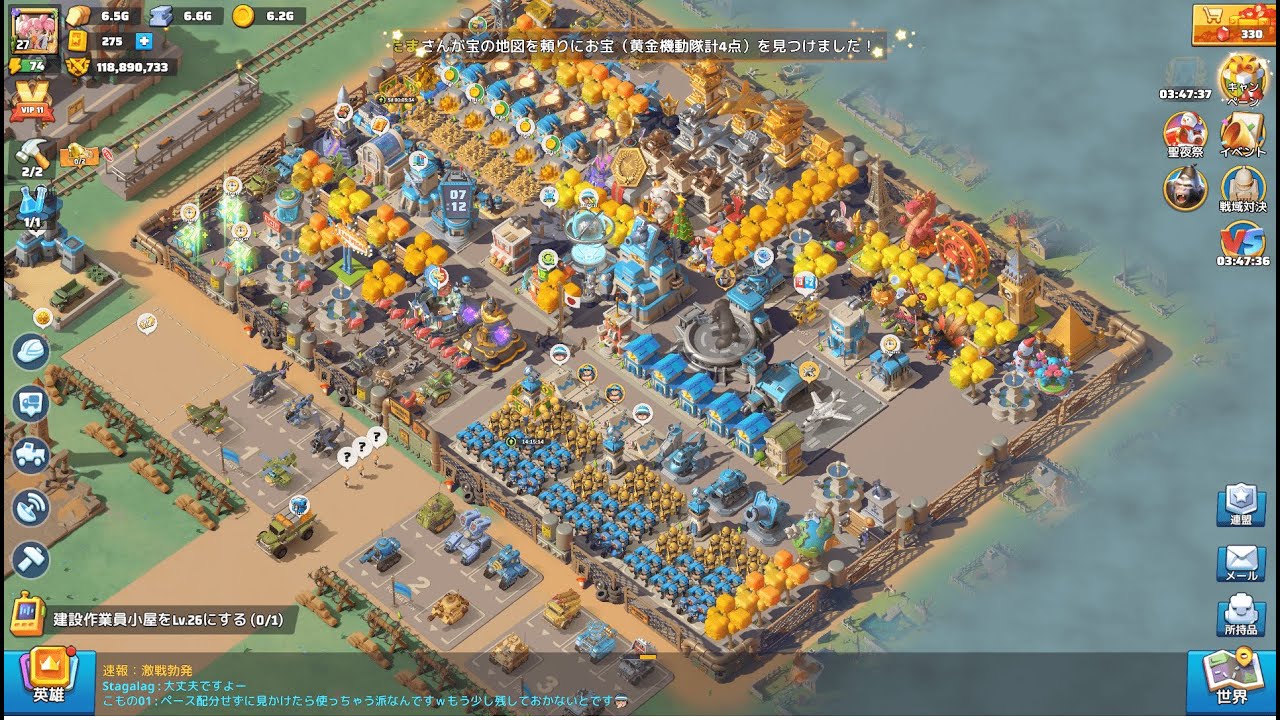
Task: Open the player profile avatar
Action: pyautogui.click(x=33, y=27)
